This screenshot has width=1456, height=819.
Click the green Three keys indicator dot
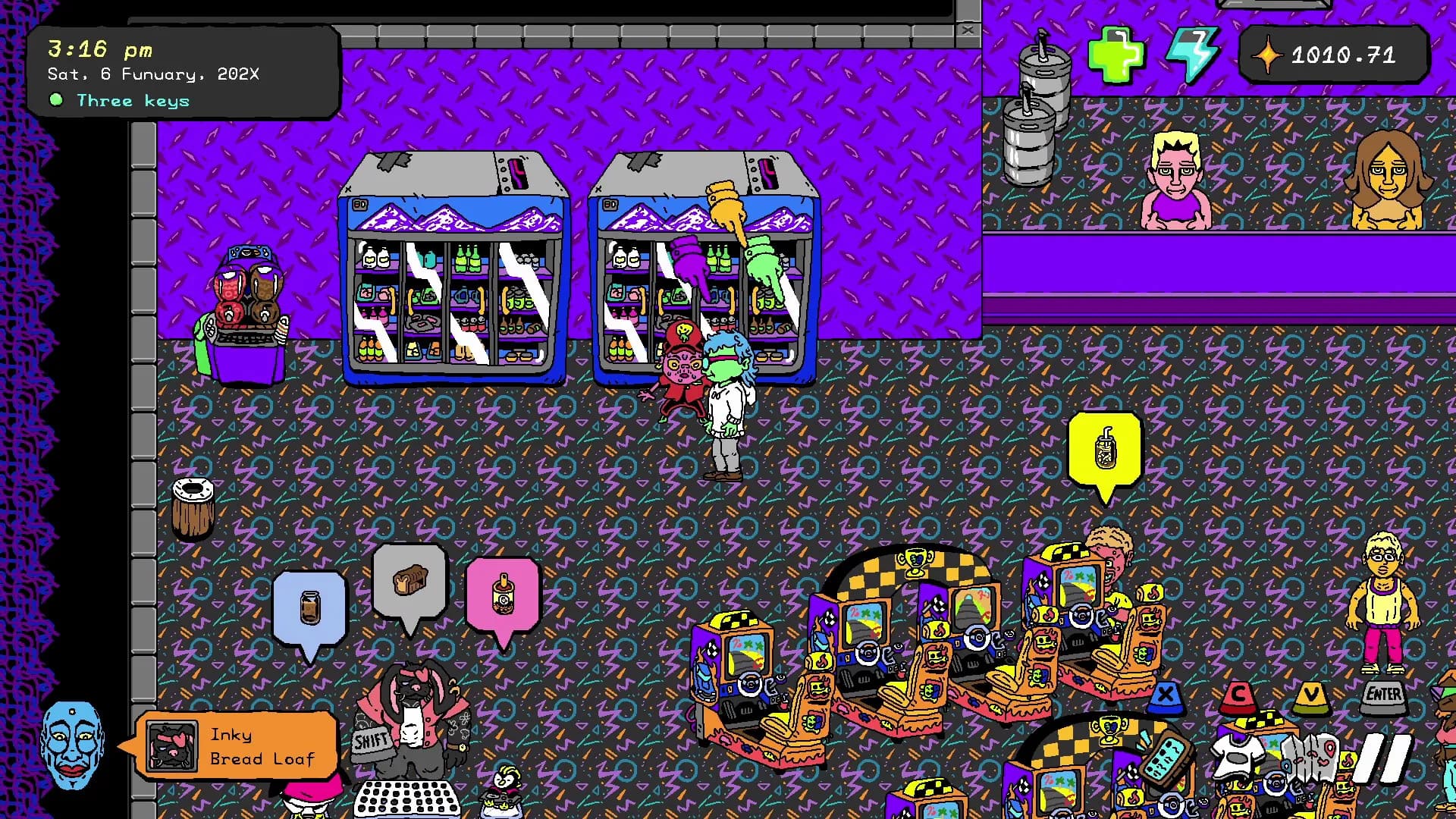click(57, 99)
